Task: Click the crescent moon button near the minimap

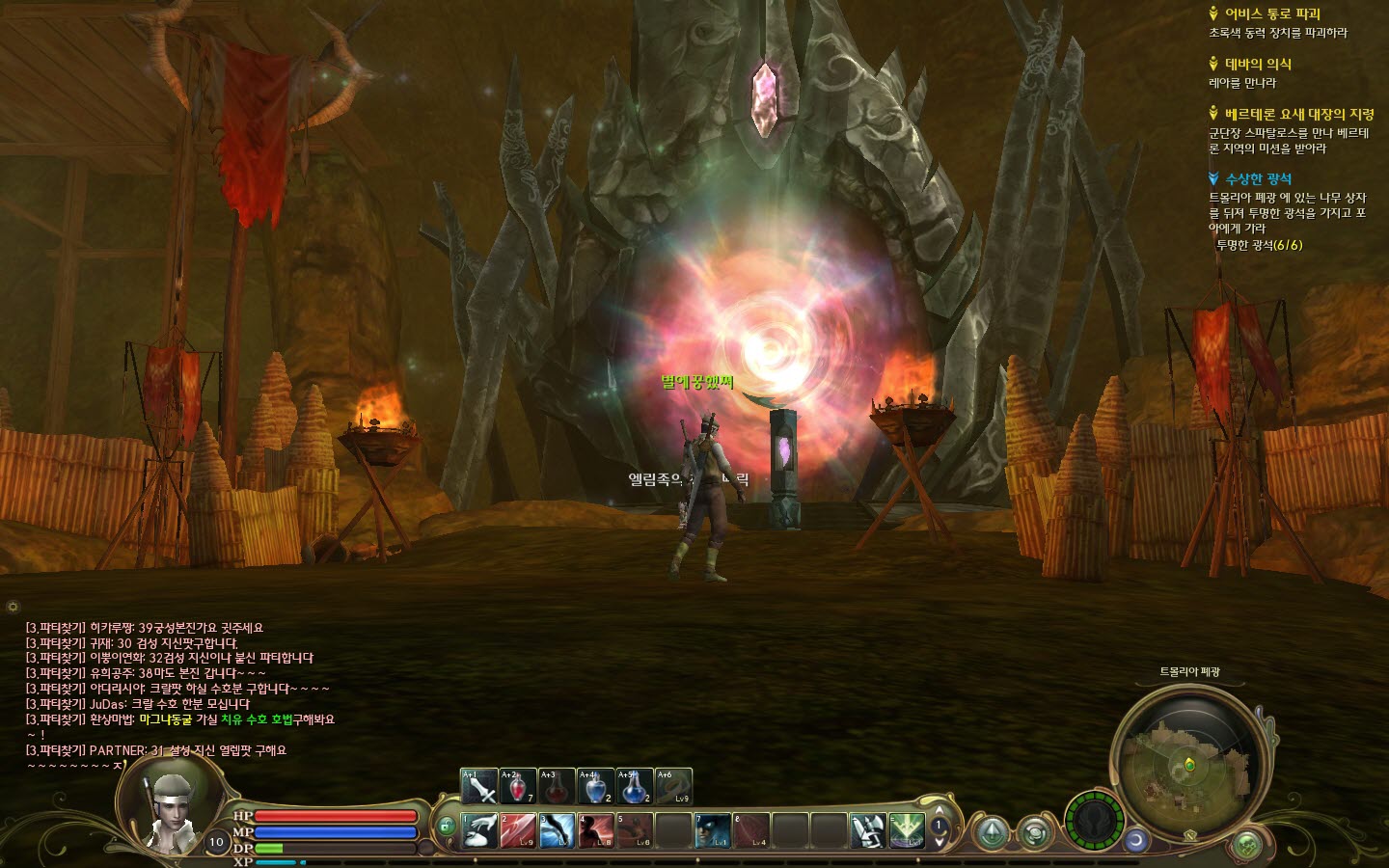Action: click(x=1135, y=840)
